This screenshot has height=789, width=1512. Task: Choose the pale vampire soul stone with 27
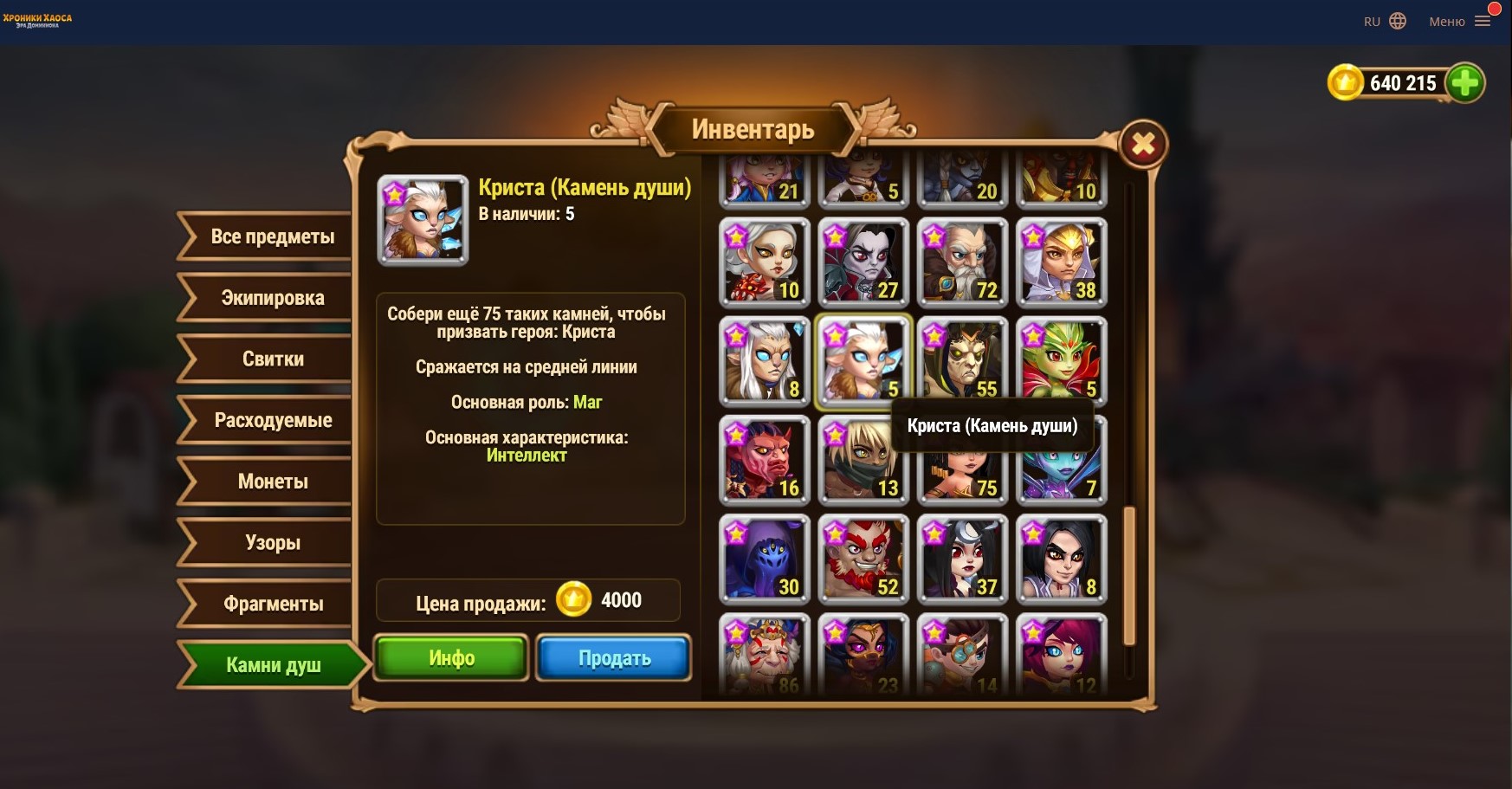863,263
